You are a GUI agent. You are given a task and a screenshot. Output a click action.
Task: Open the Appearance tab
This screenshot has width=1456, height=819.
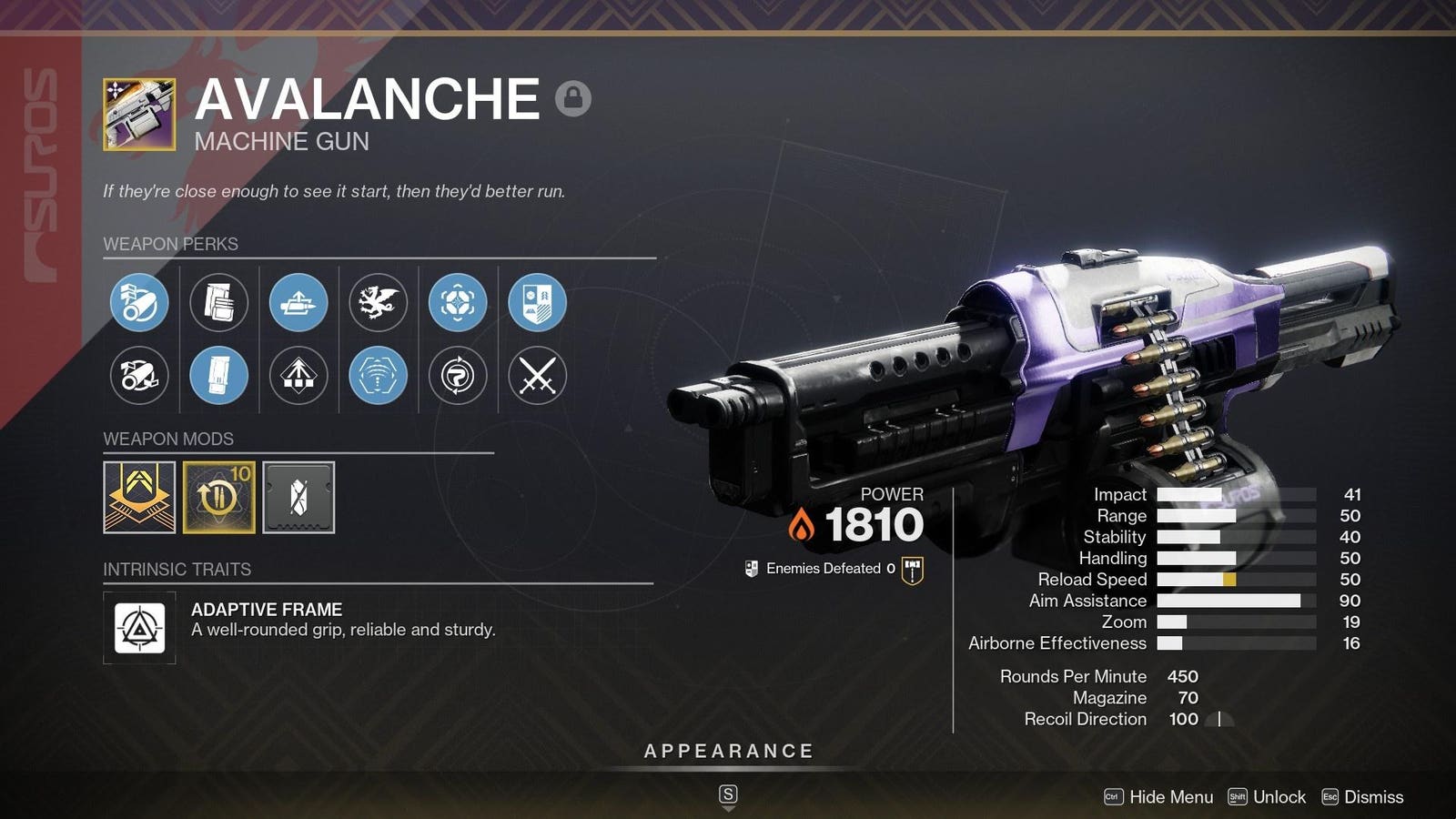[728, 752]
